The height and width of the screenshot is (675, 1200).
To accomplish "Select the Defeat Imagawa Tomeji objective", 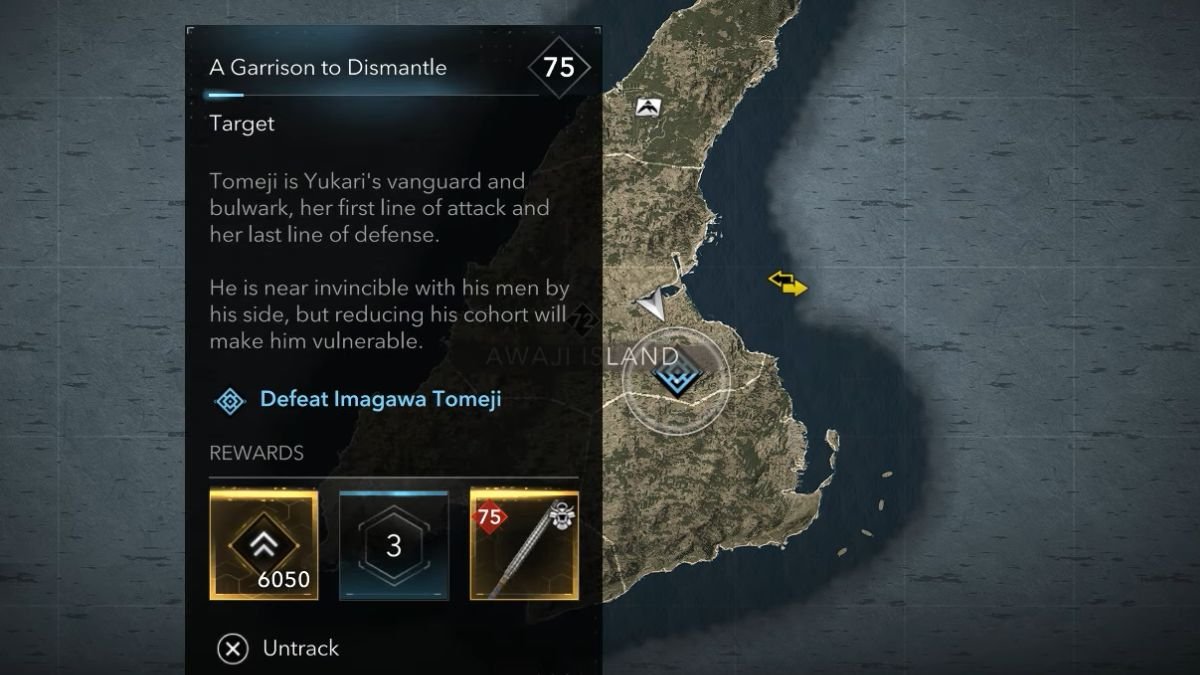I will coord(379,400).
